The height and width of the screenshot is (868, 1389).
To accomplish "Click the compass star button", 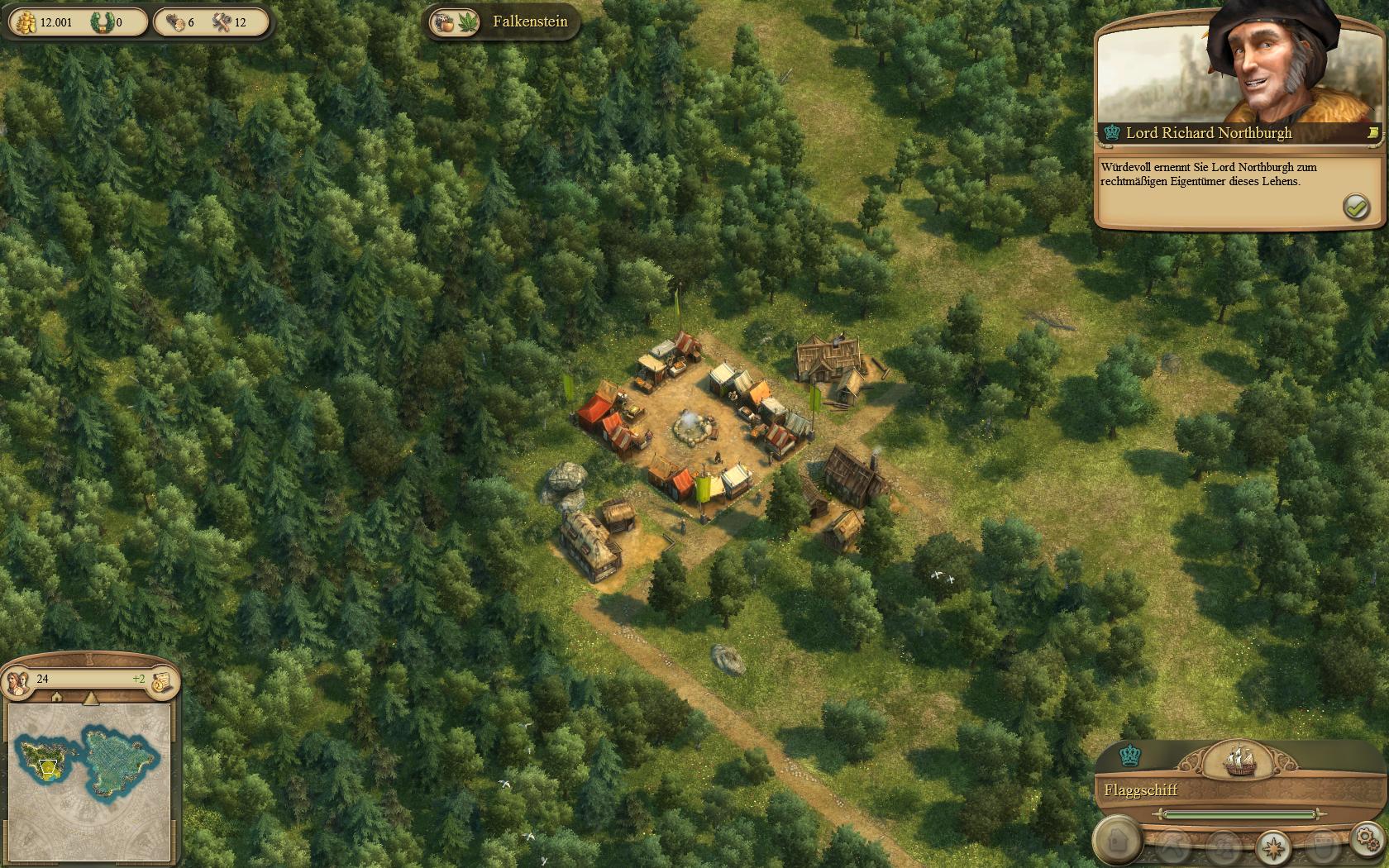I will 1272,847.
